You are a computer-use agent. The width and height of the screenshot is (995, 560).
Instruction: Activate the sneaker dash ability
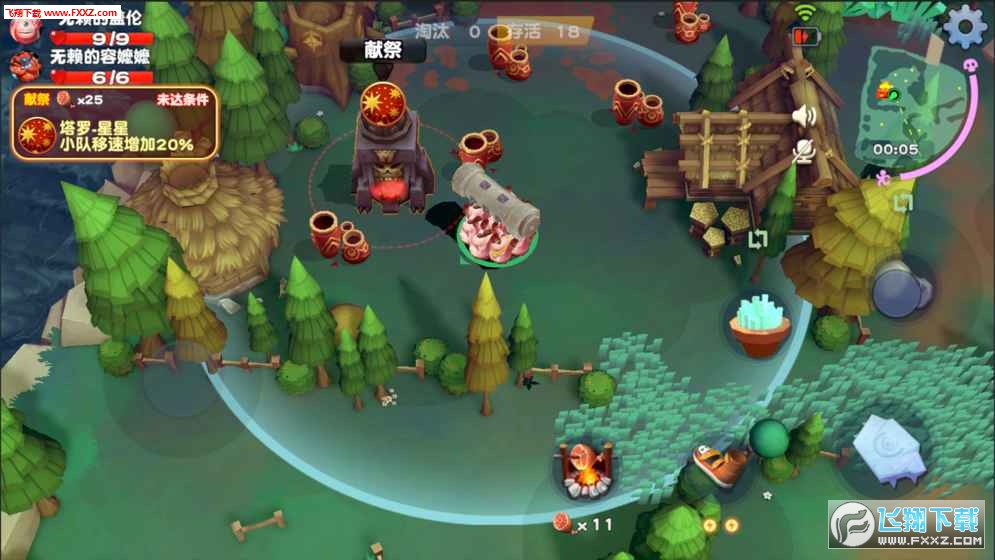point(720,463)
